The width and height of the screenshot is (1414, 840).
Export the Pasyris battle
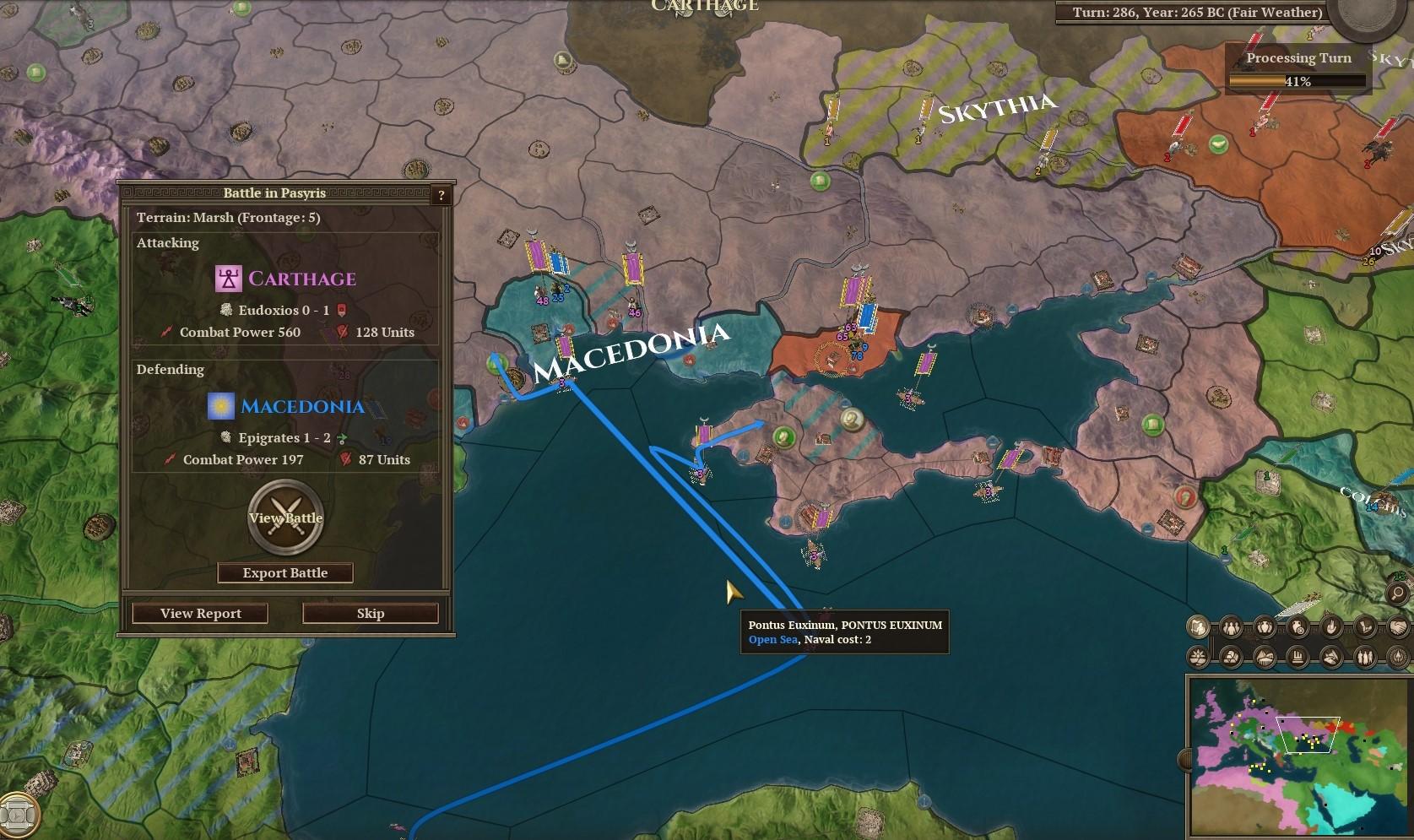click(x=285, y=572)
